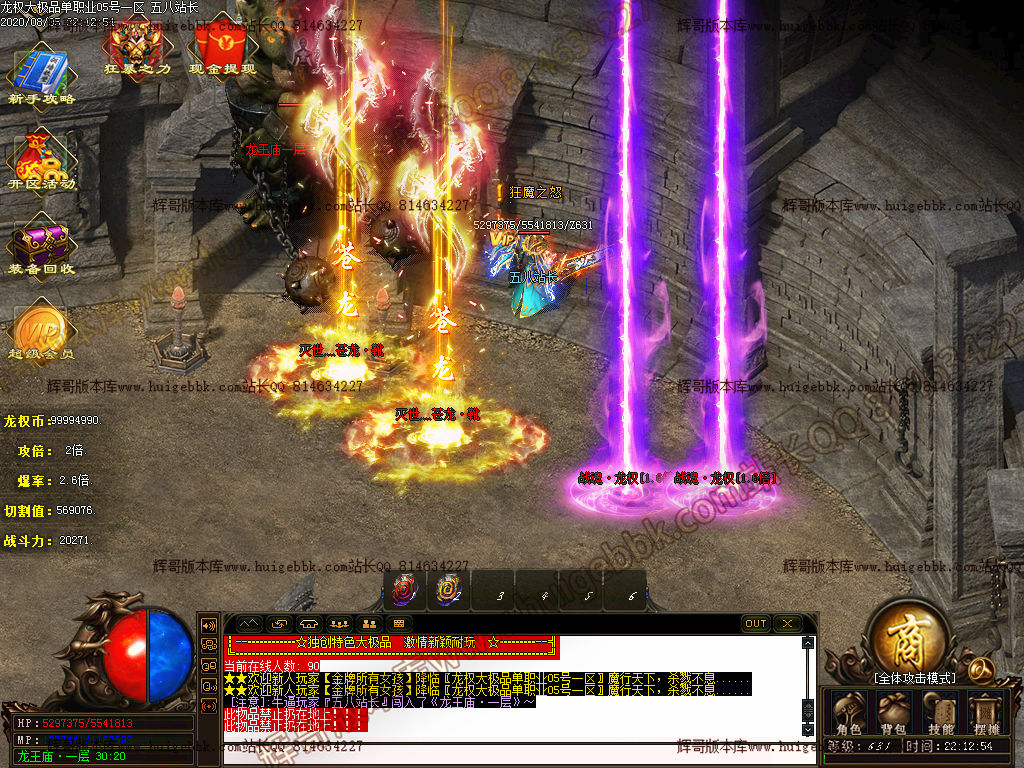Click the golden horn speaker icon

pyautogui.click(x=981, y=668)
